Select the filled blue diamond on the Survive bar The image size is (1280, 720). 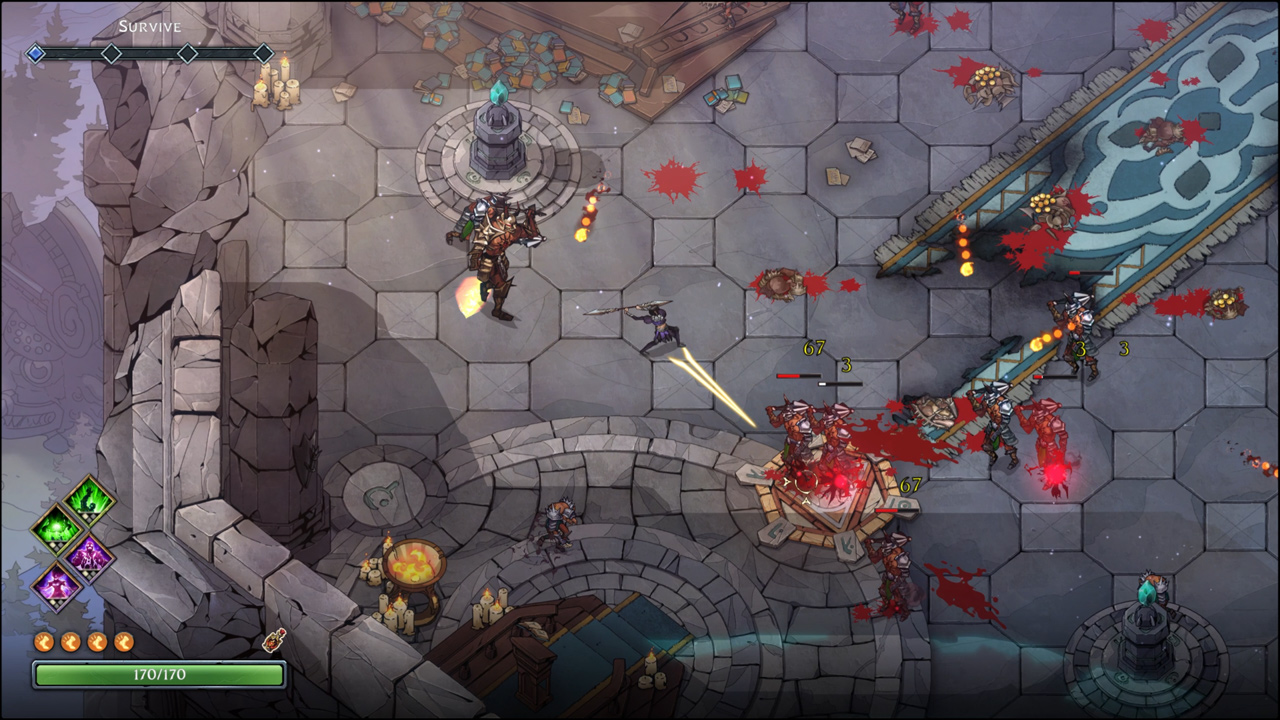(35, 52)
